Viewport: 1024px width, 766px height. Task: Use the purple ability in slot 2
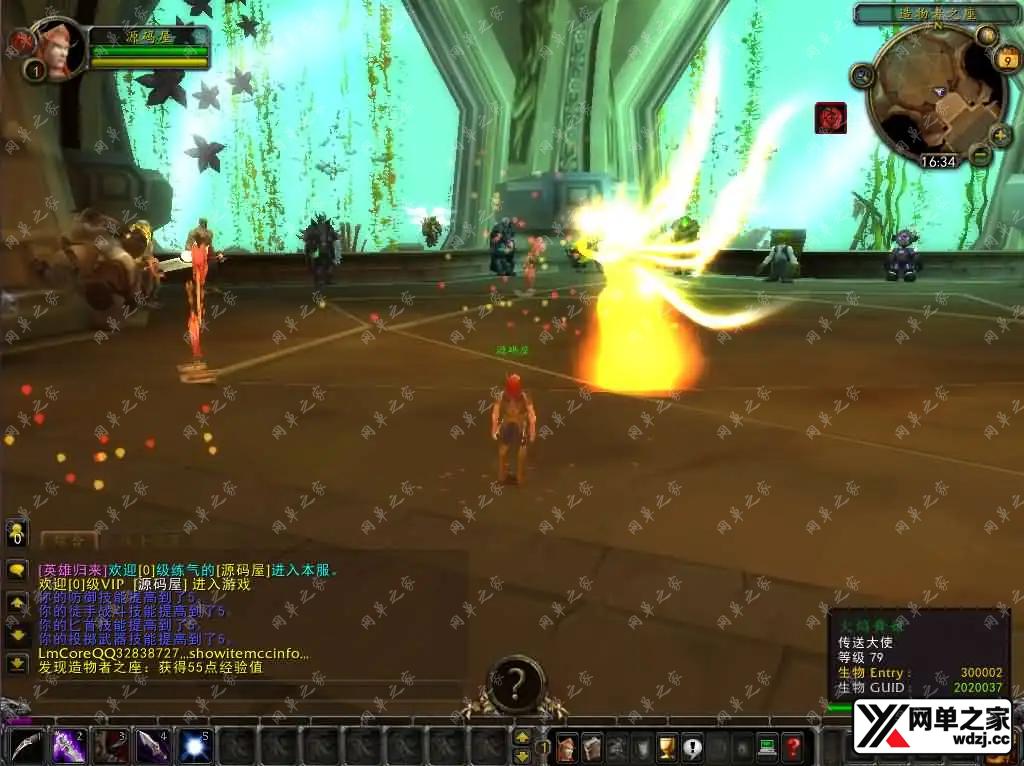pyautogui.click(x=67, y=746)
